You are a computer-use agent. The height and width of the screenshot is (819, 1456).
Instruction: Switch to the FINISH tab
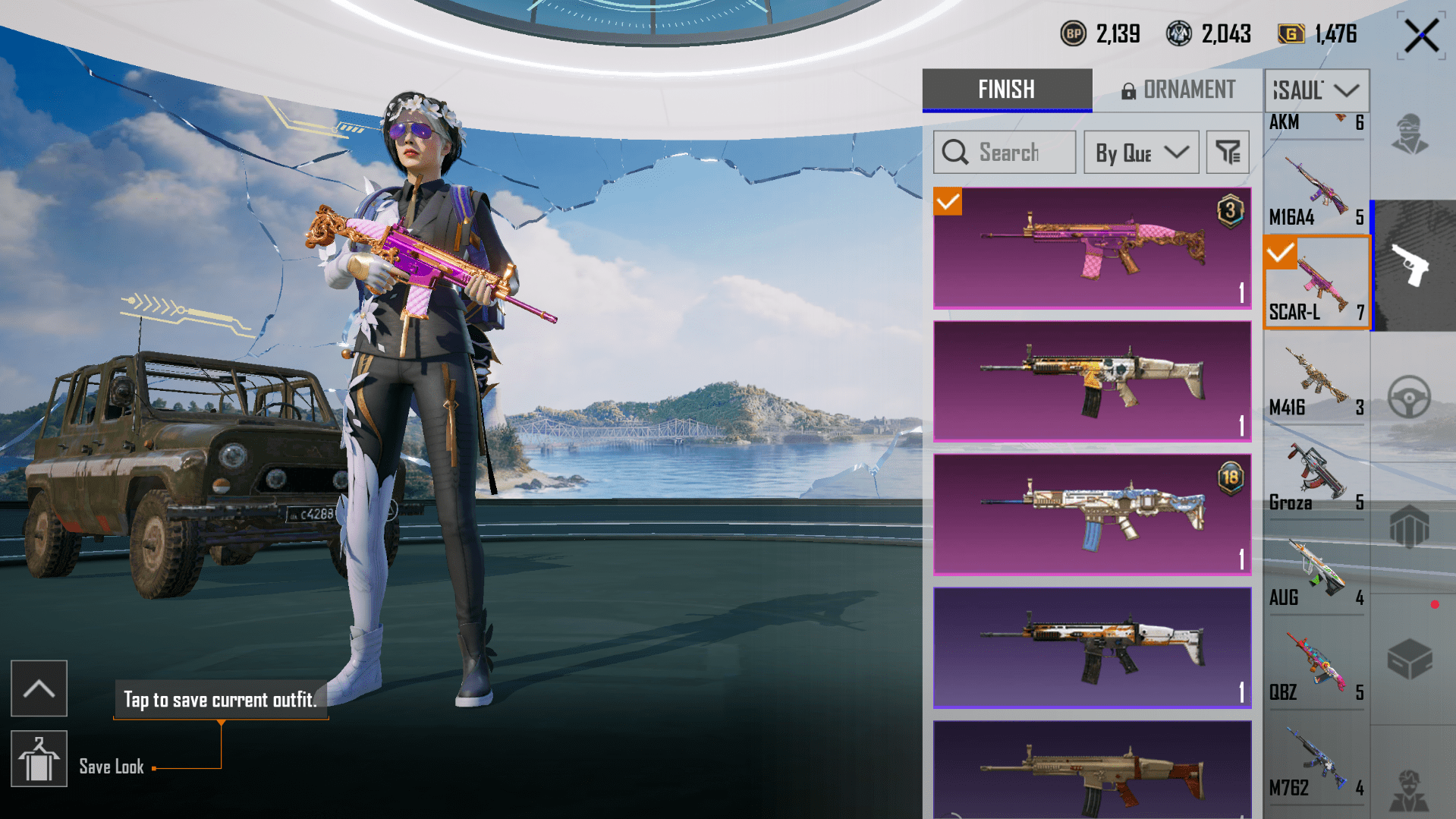(x=1007, y=90)
